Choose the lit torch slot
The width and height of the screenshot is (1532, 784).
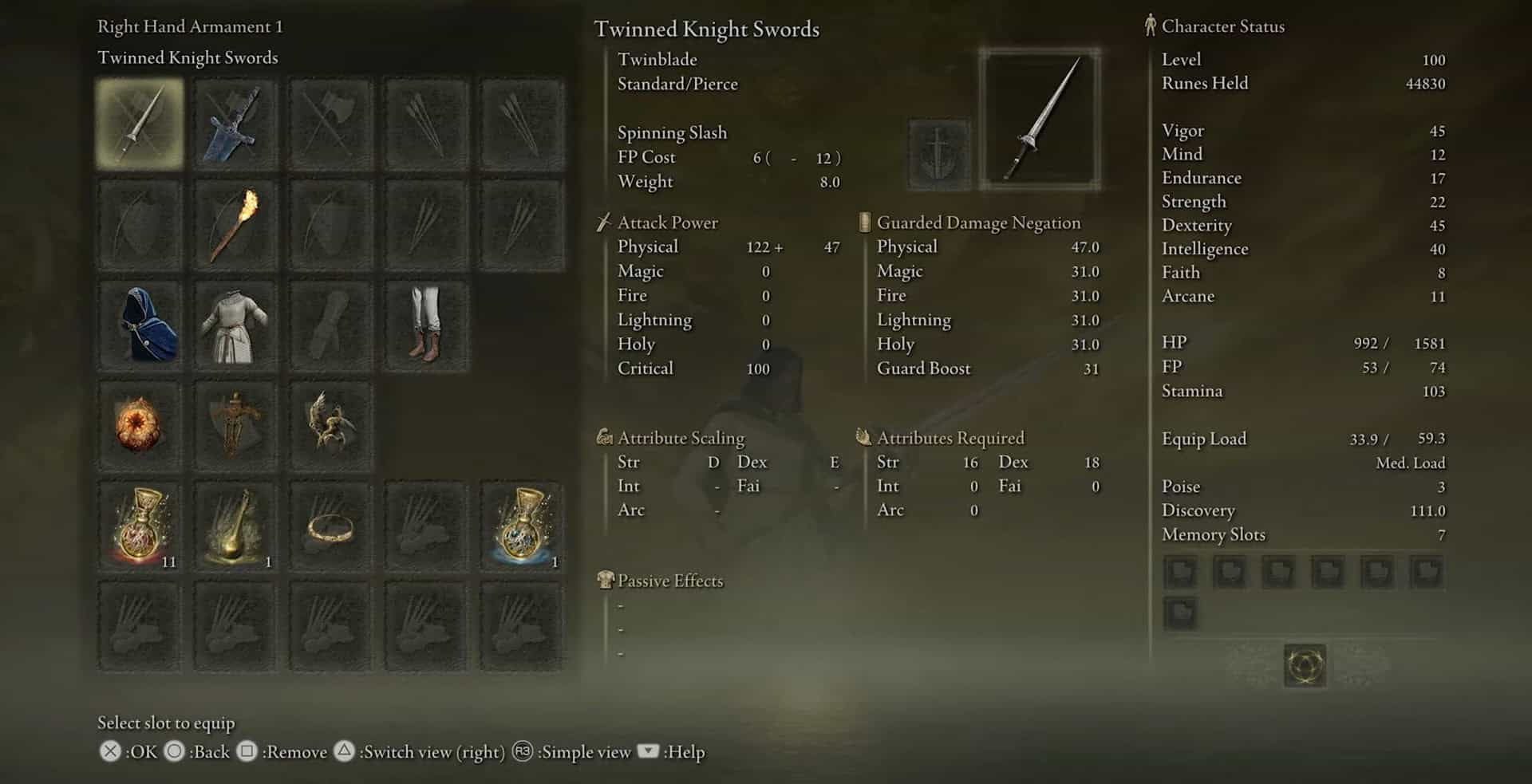tap(235, 224)
